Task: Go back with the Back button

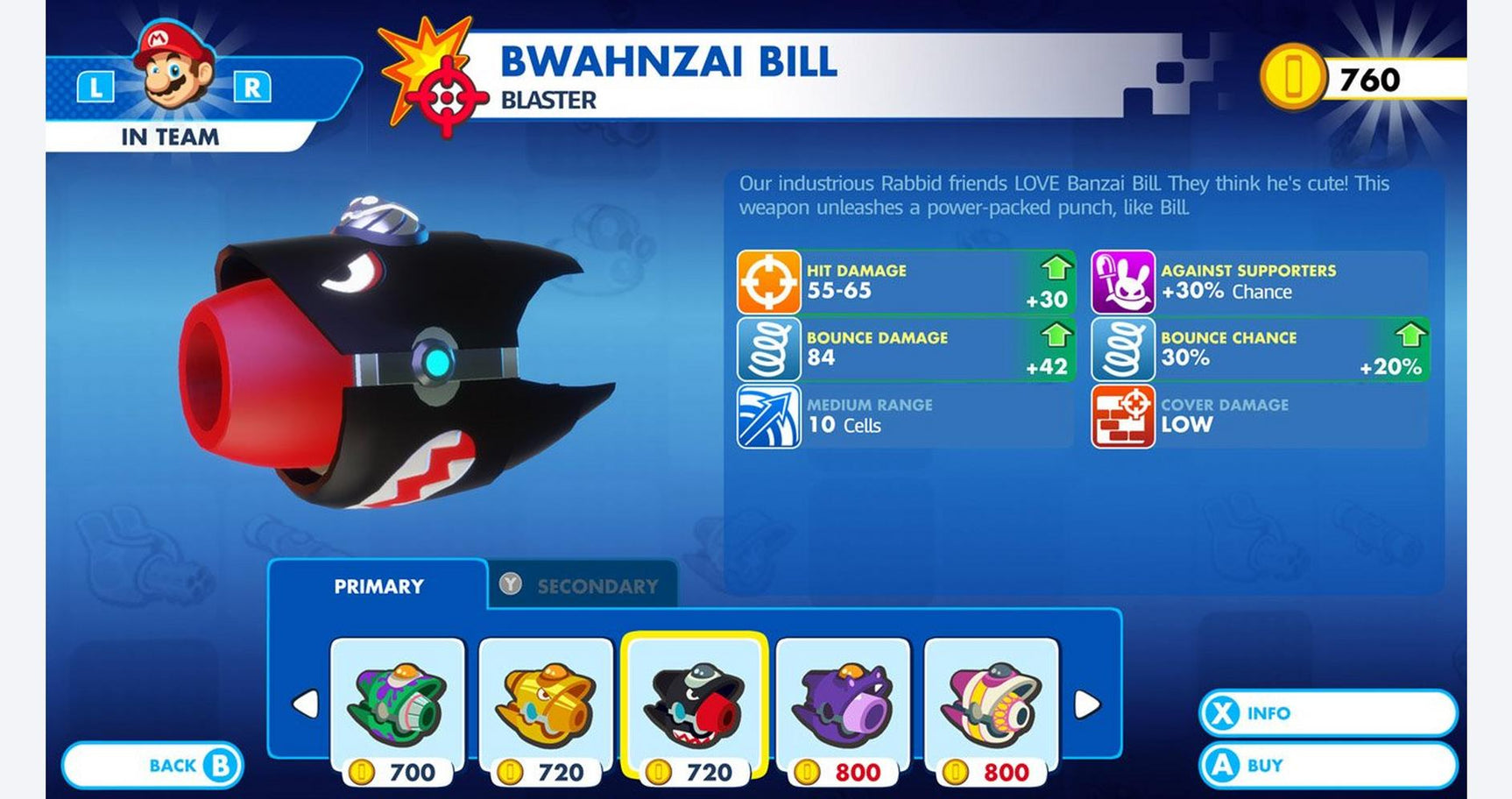Action: click(x=152, y=765)
